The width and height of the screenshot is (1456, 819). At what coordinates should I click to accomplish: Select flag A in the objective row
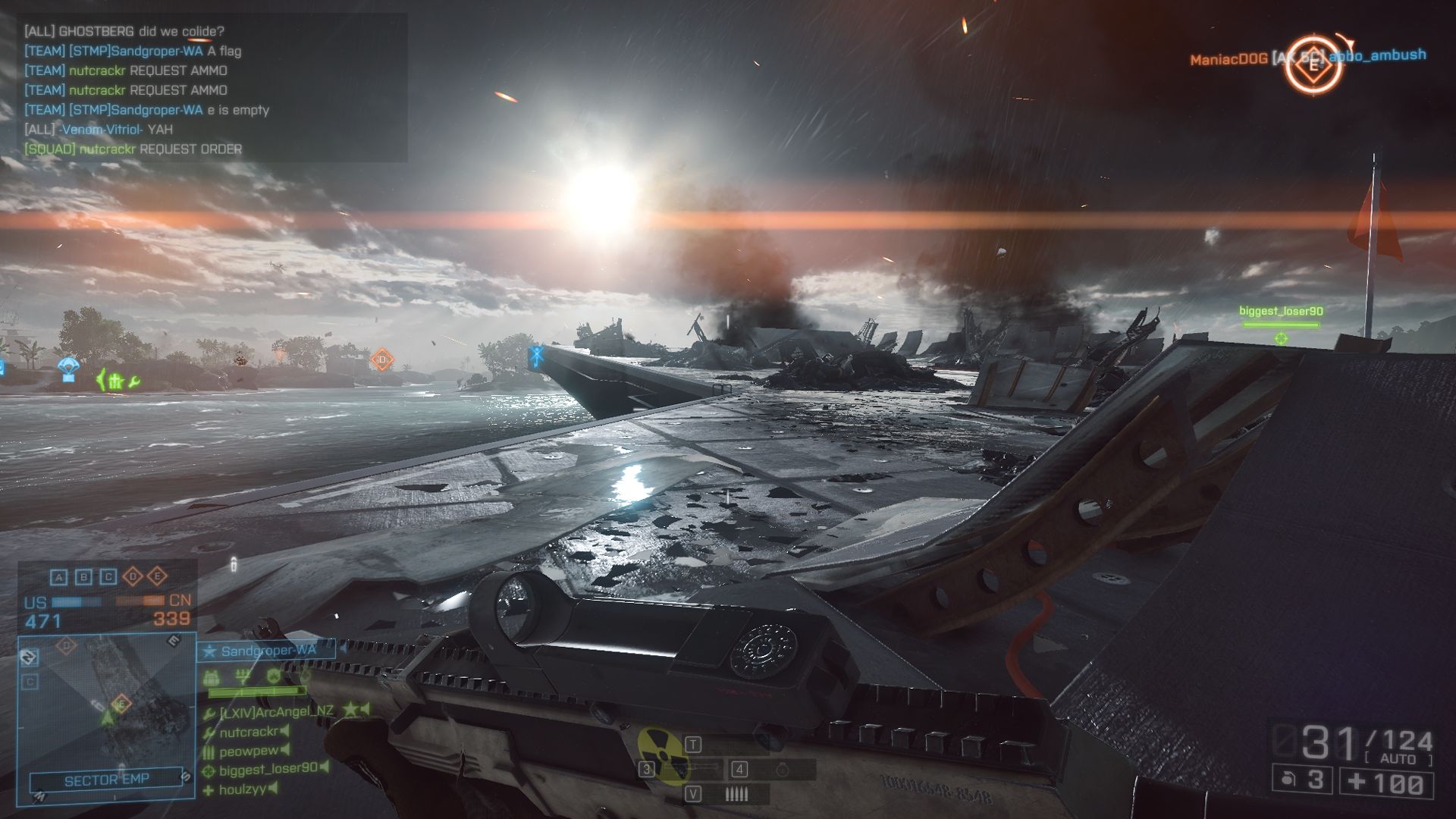point(59,577)
